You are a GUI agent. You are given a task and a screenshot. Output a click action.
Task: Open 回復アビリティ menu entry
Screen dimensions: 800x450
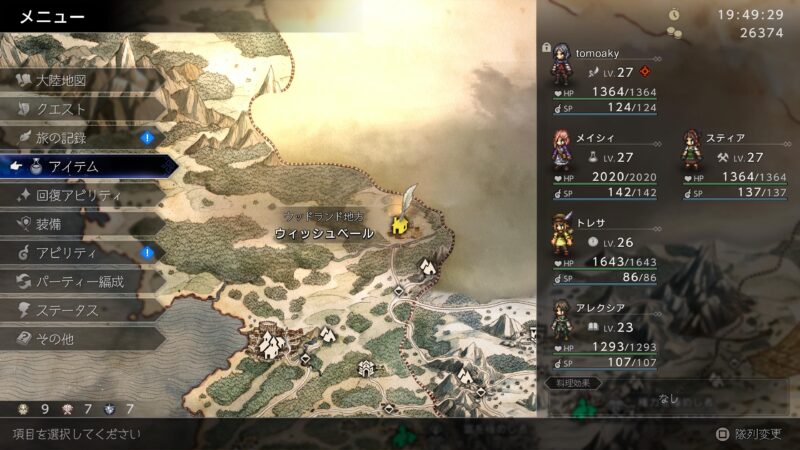click(x=78, y=195)
